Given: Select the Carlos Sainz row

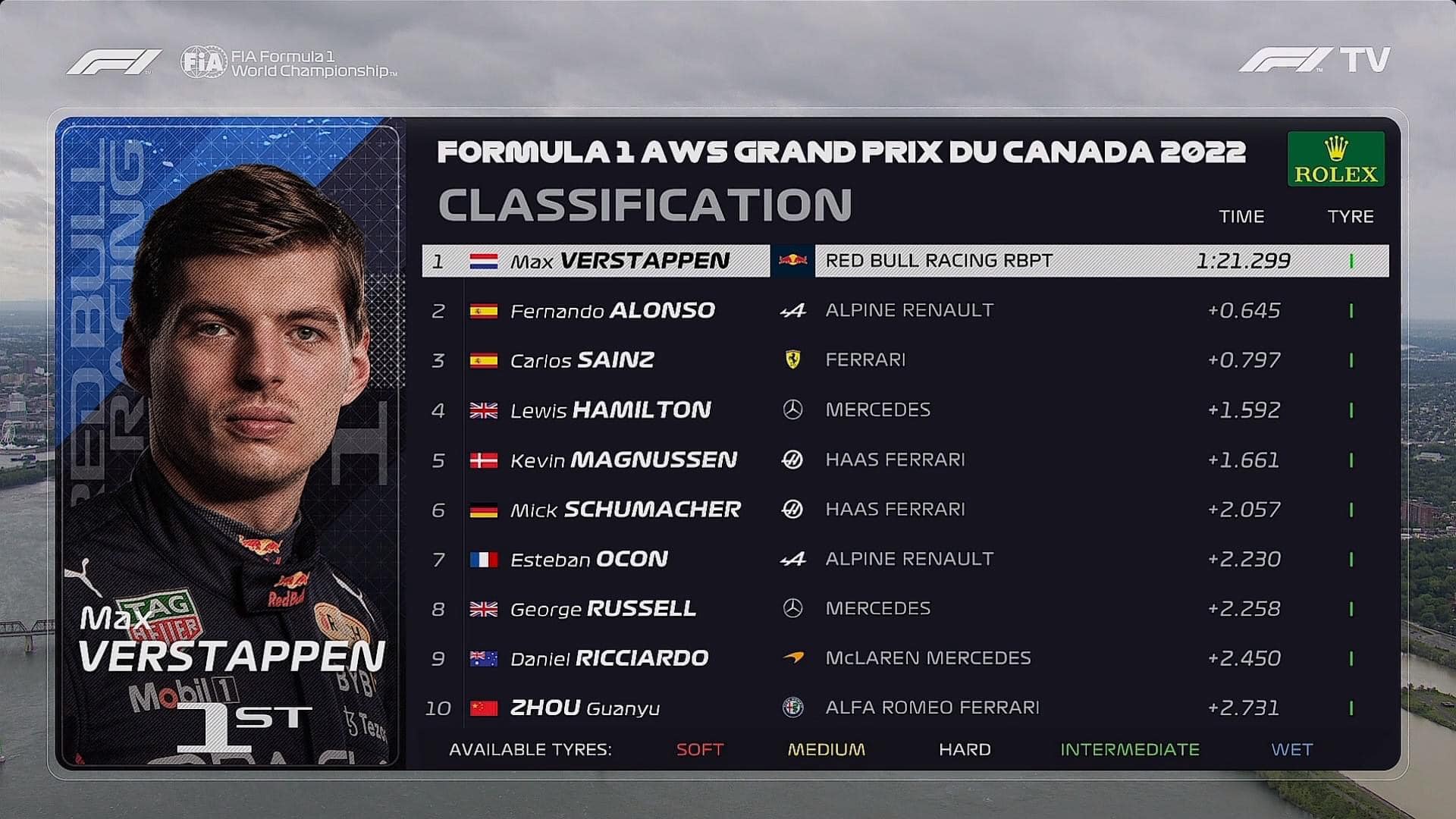Looking at the screenshot, I should (905, 360).
